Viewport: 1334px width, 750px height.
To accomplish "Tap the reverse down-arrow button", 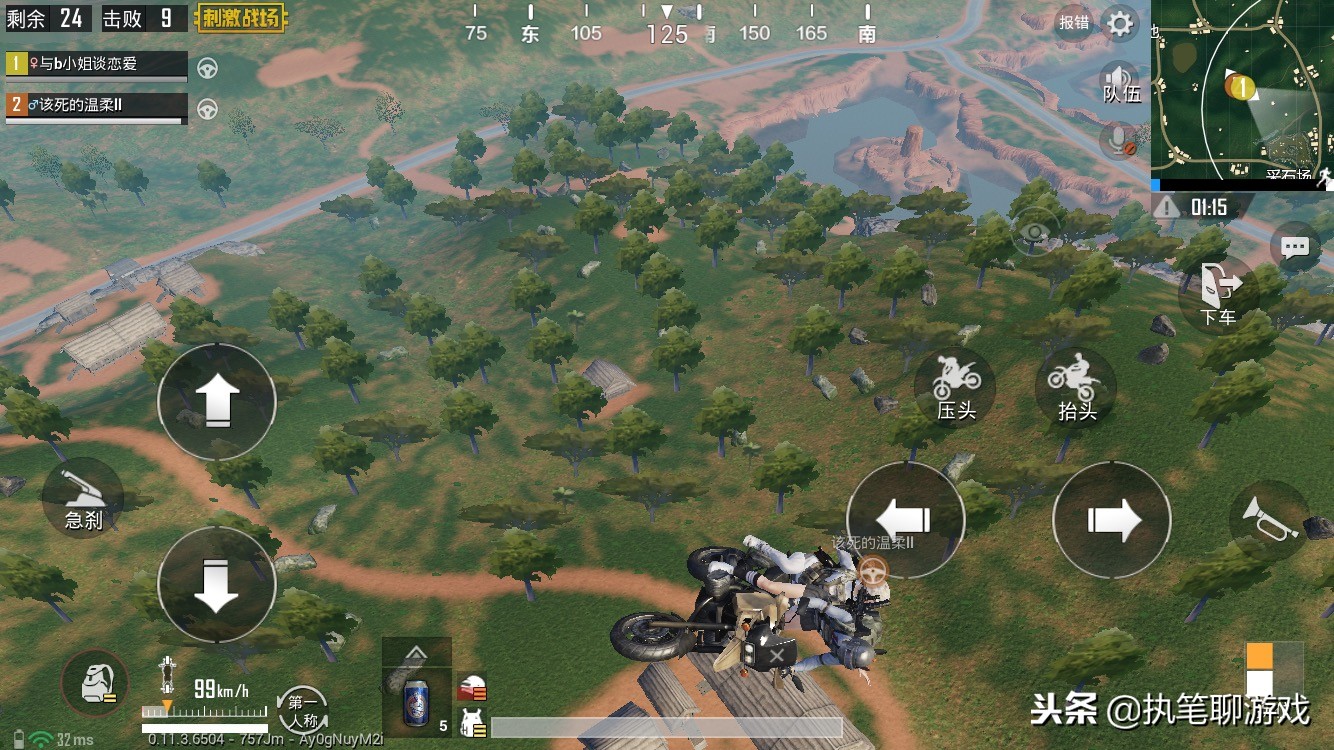I will (x=217, y=584).
